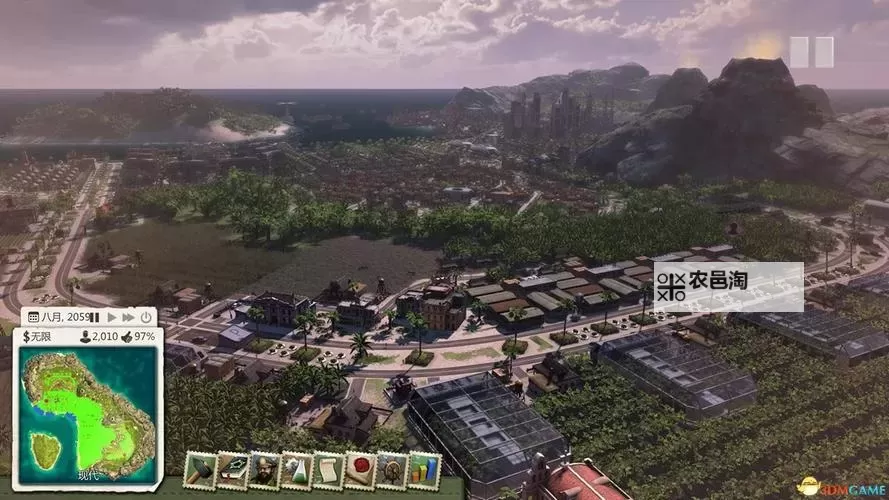Set normal speed with the play arrow
The image size is (889, 500).
[x=112, y=317]
